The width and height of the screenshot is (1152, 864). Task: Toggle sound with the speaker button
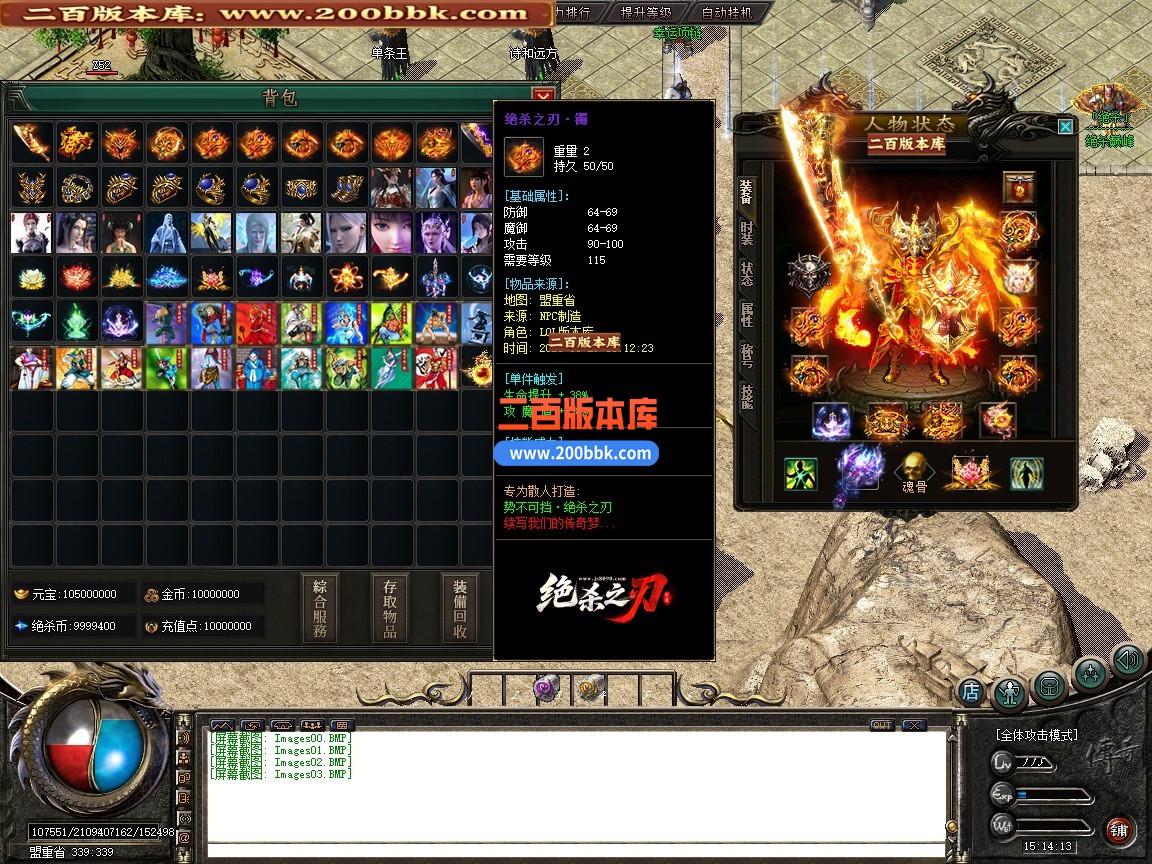click(1128, 660)
